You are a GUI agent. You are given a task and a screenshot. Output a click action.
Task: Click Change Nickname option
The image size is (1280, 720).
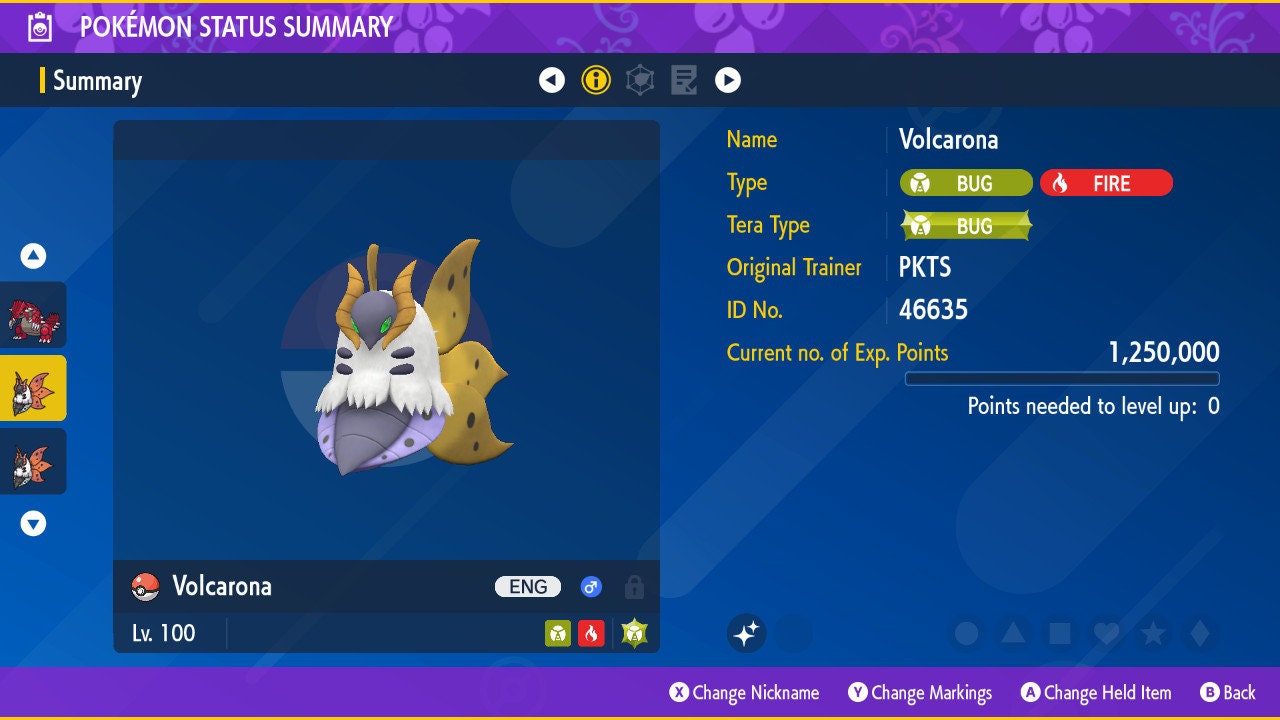point(744,692)
